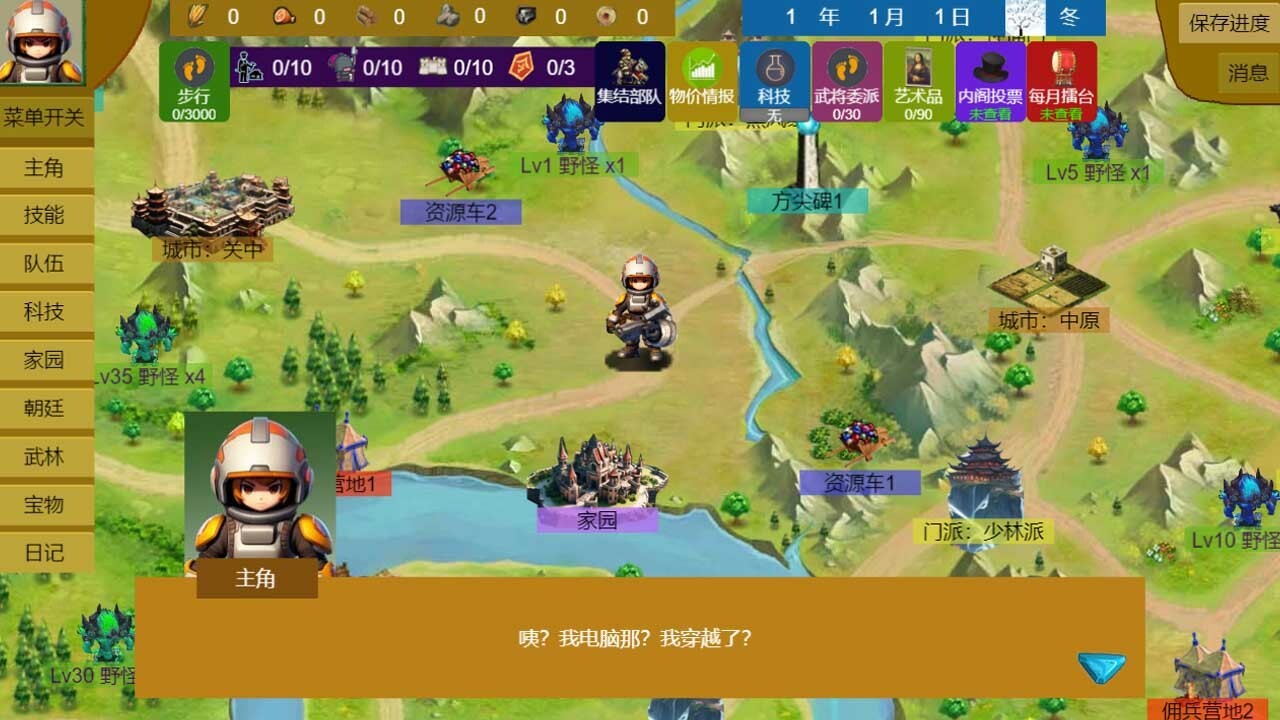
Task: Open the 朝廷 imperial court menu
Action: click(47, 408)
